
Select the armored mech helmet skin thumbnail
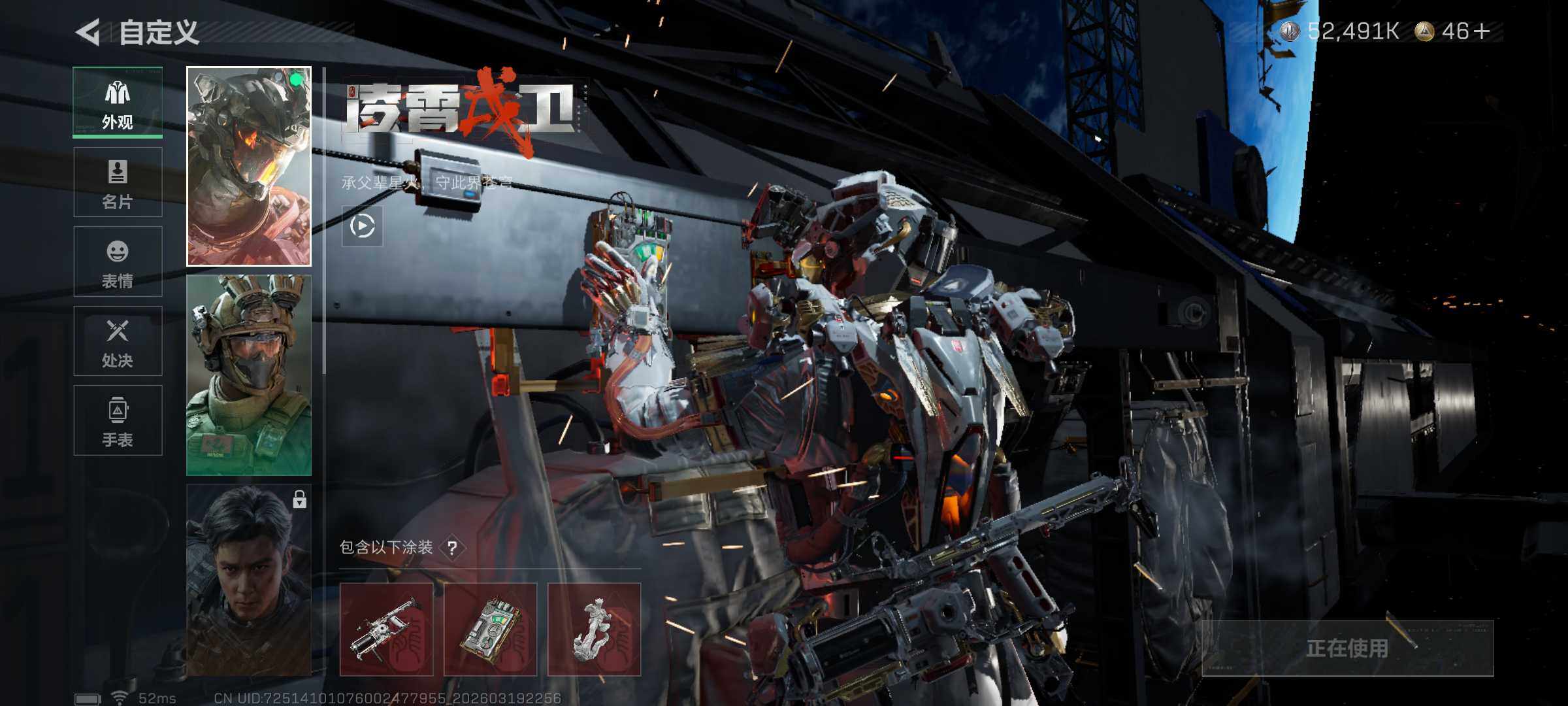[x=249, y=166]
